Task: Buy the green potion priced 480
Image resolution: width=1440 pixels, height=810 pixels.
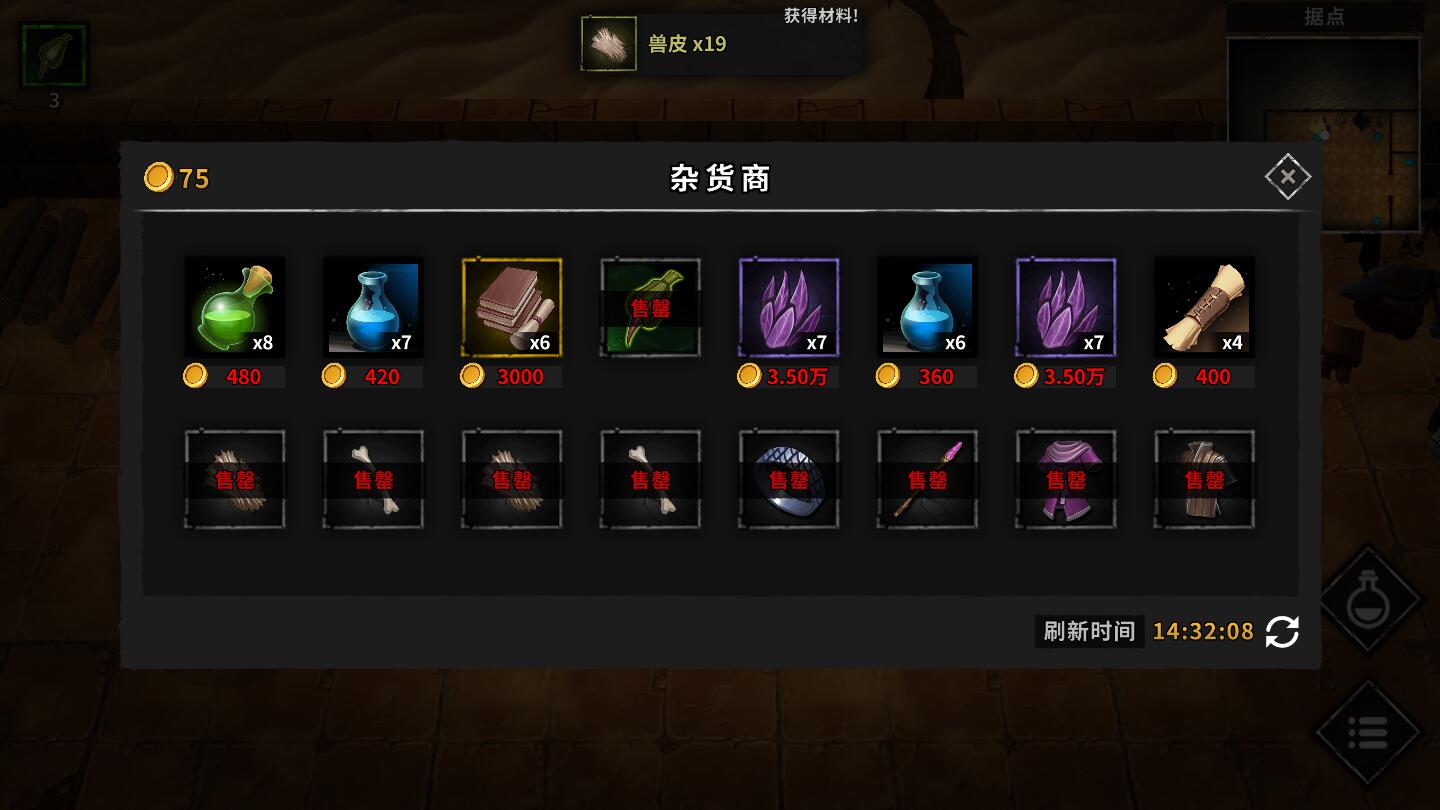Action: click(235, 307)
